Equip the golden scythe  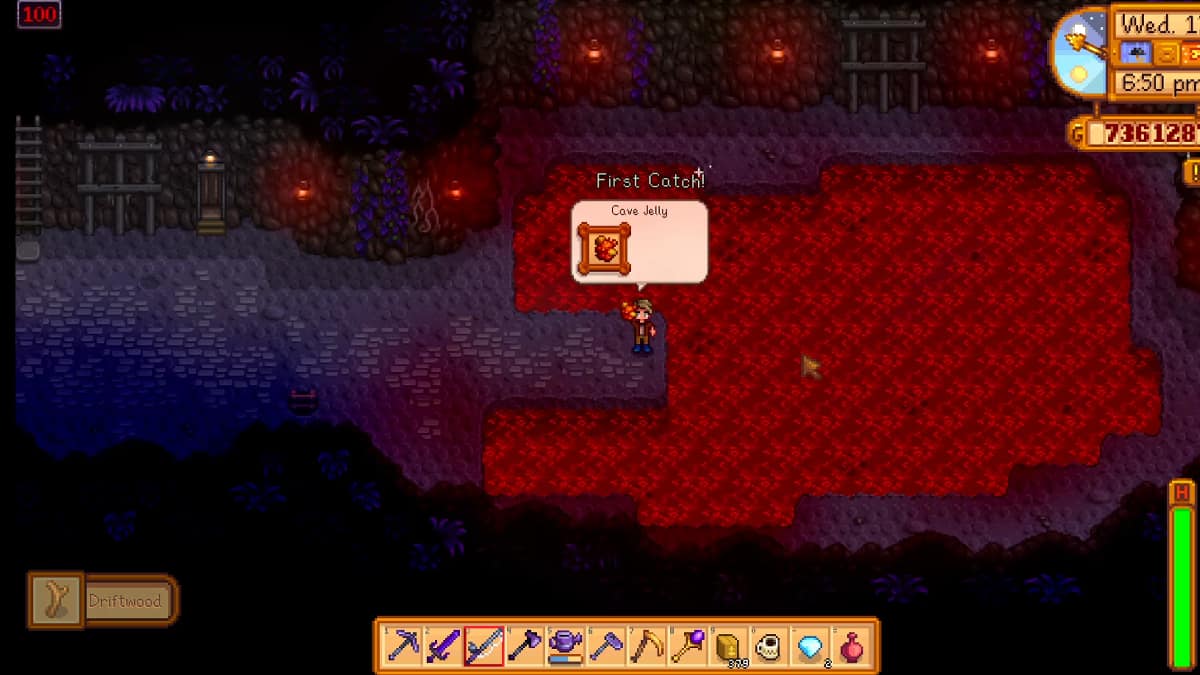647,646
